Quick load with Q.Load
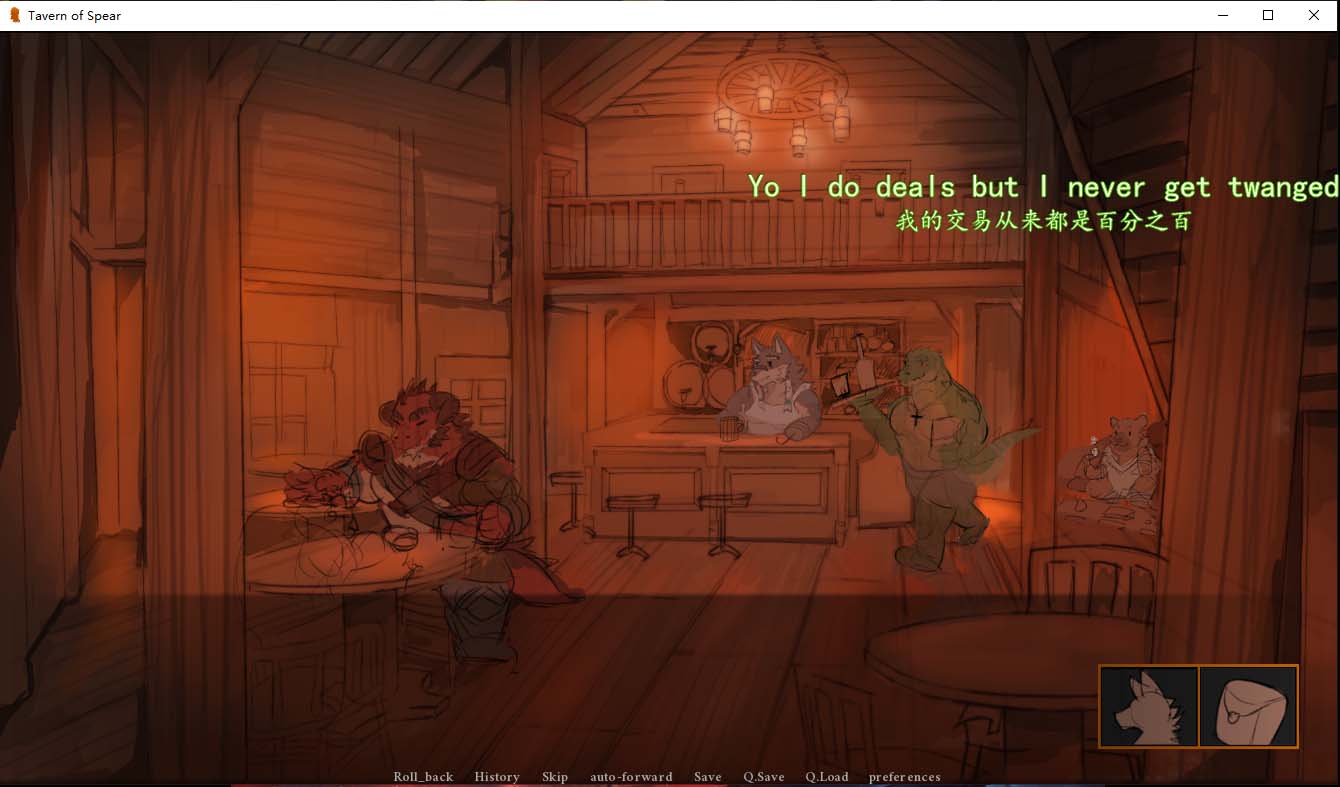The image size is (1340, 787). pos(826,776)
